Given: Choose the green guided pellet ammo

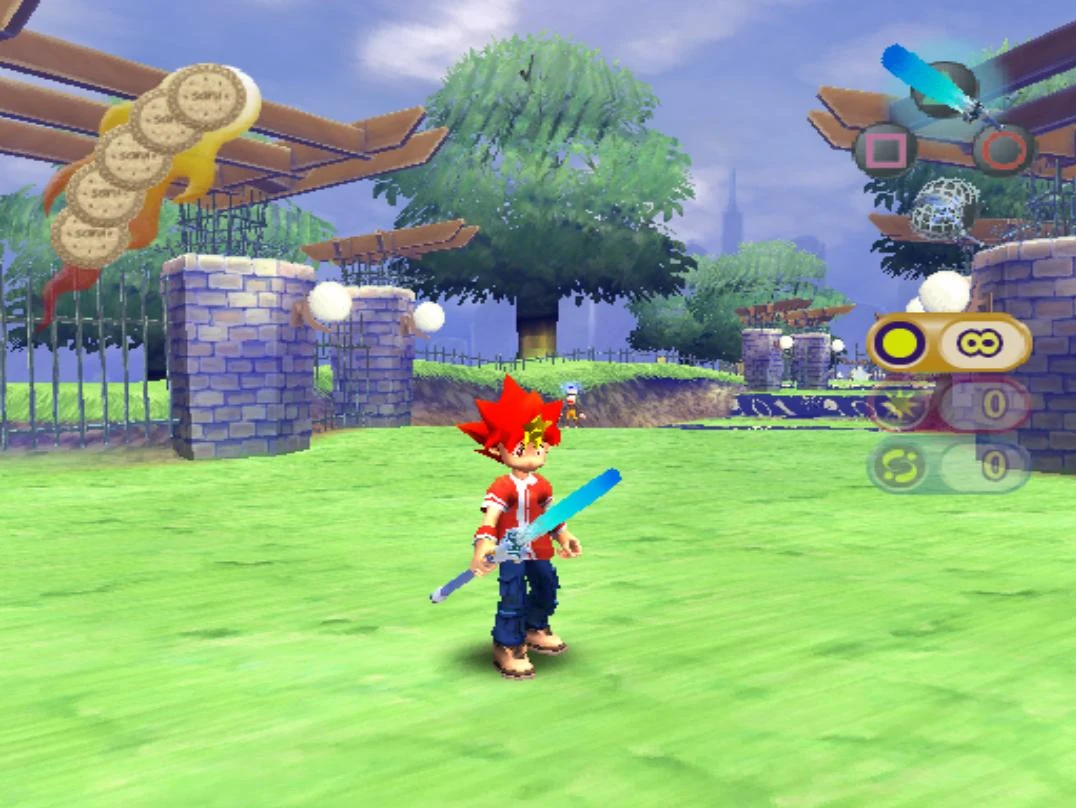Looking at the screenshot, I should 897,466.
